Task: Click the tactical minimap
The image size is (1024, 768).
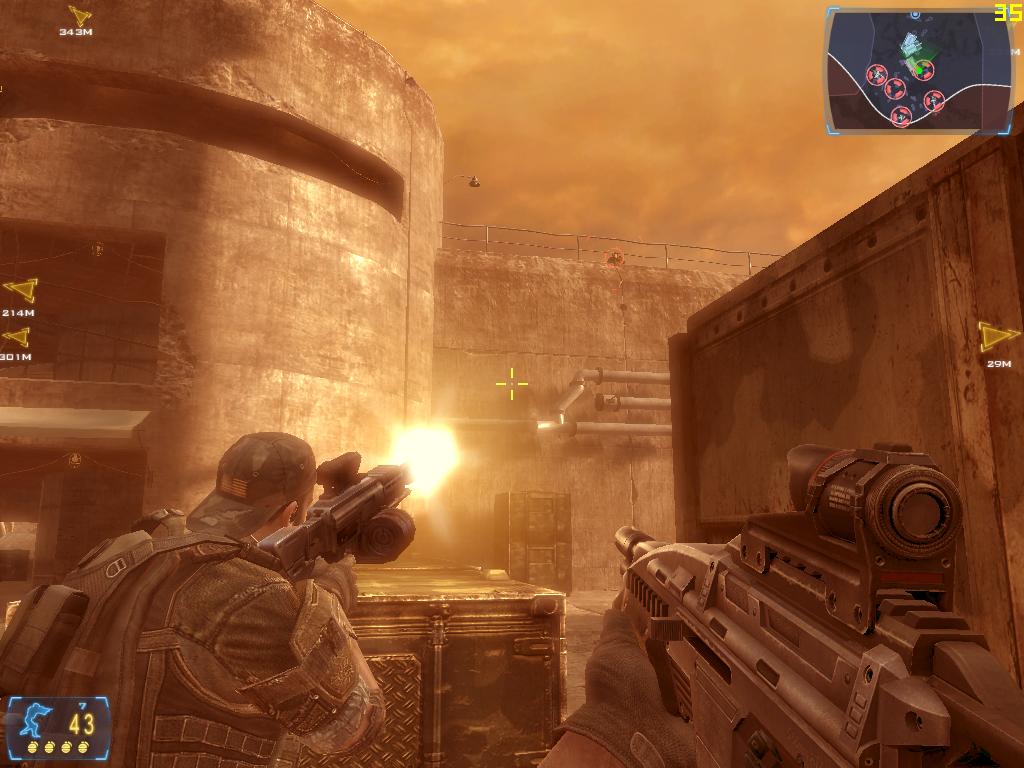Action: point(918,71)
